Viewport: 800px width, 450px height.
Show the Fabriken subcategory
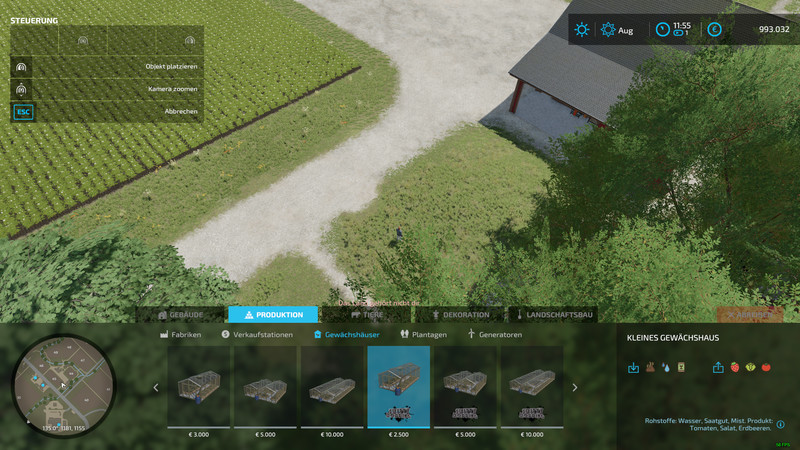pos(181,335)
